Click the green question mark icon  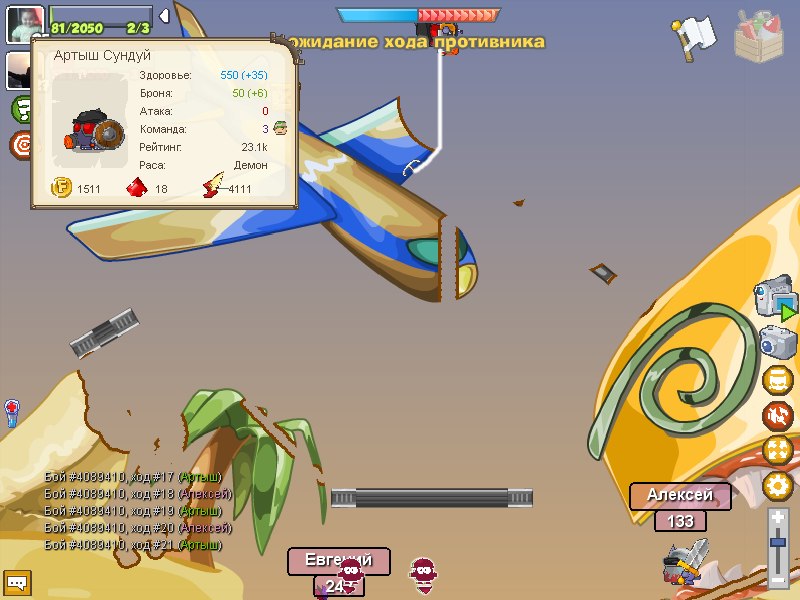coord(21,108)
